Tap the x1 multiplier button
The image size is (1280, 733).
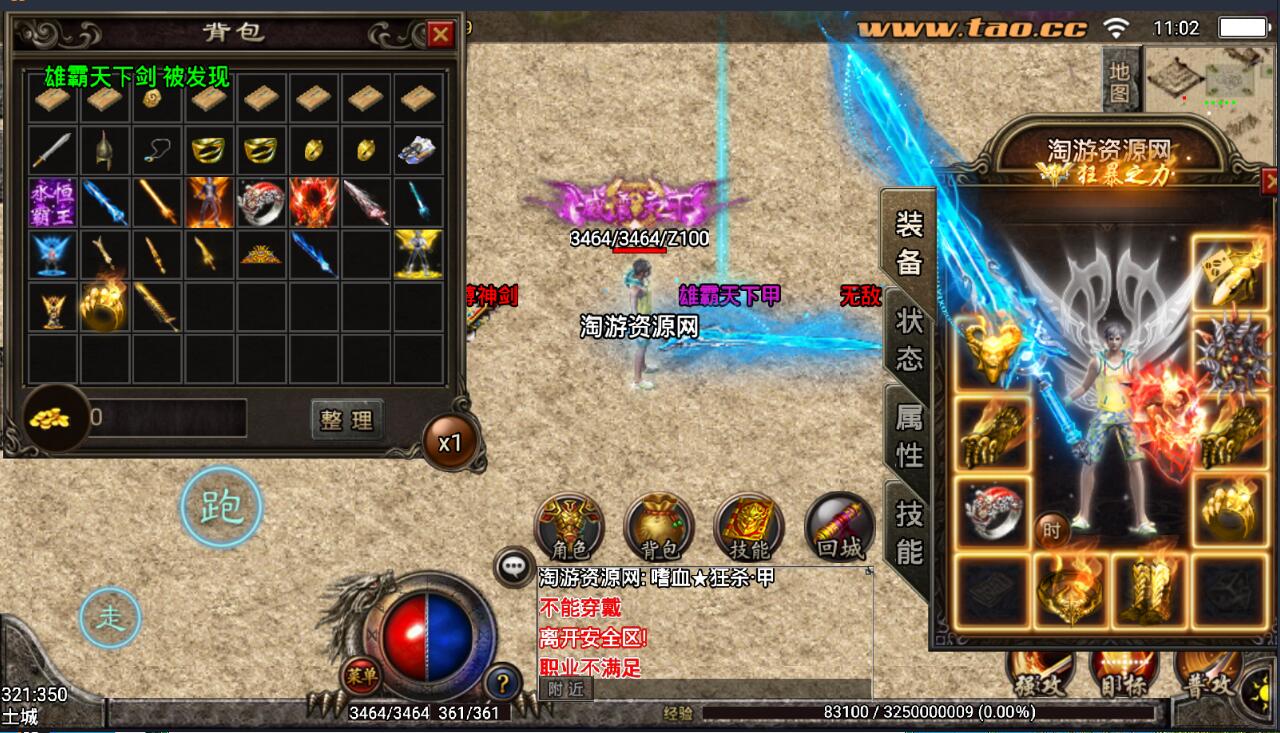[450, 442]
